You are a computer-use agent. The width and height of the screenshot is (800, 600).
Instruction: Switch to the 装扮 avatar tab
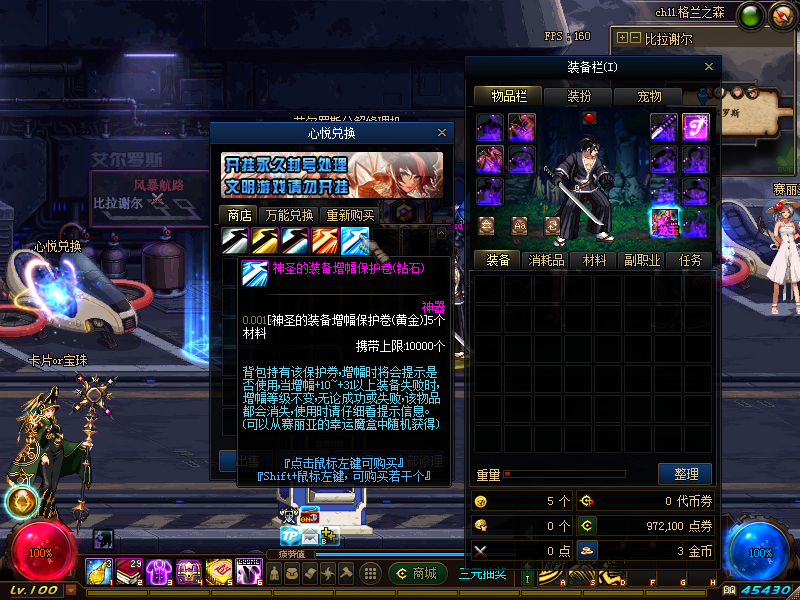click(x=579, y=97)
